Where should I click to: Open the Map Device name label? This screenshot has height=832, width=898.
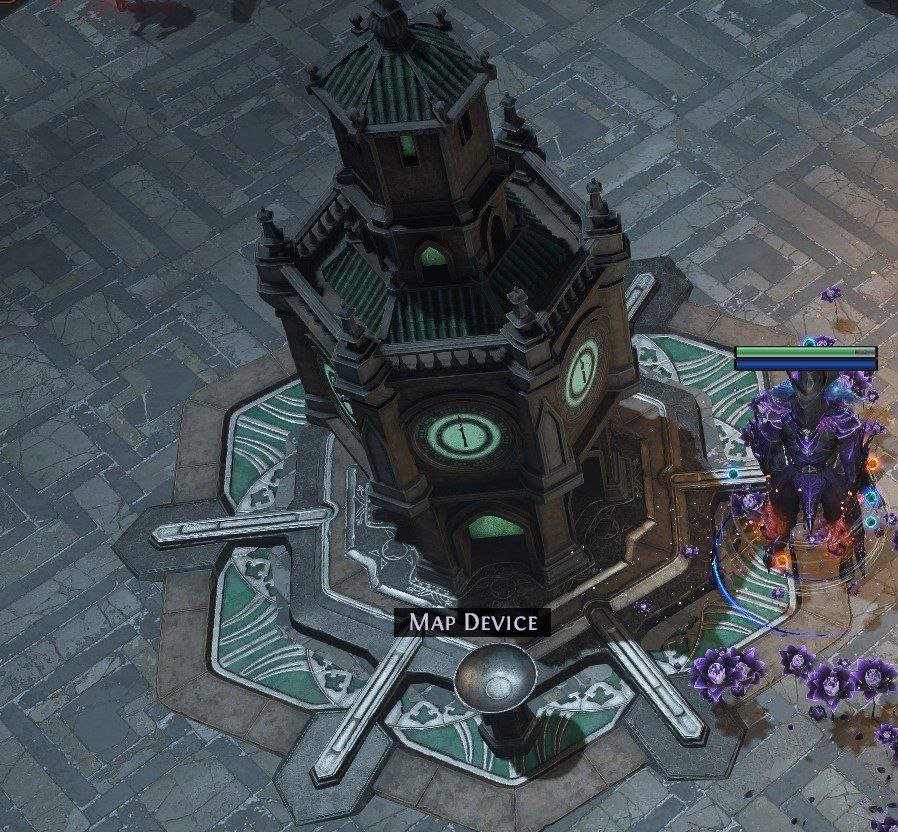(x=472, y=622)
